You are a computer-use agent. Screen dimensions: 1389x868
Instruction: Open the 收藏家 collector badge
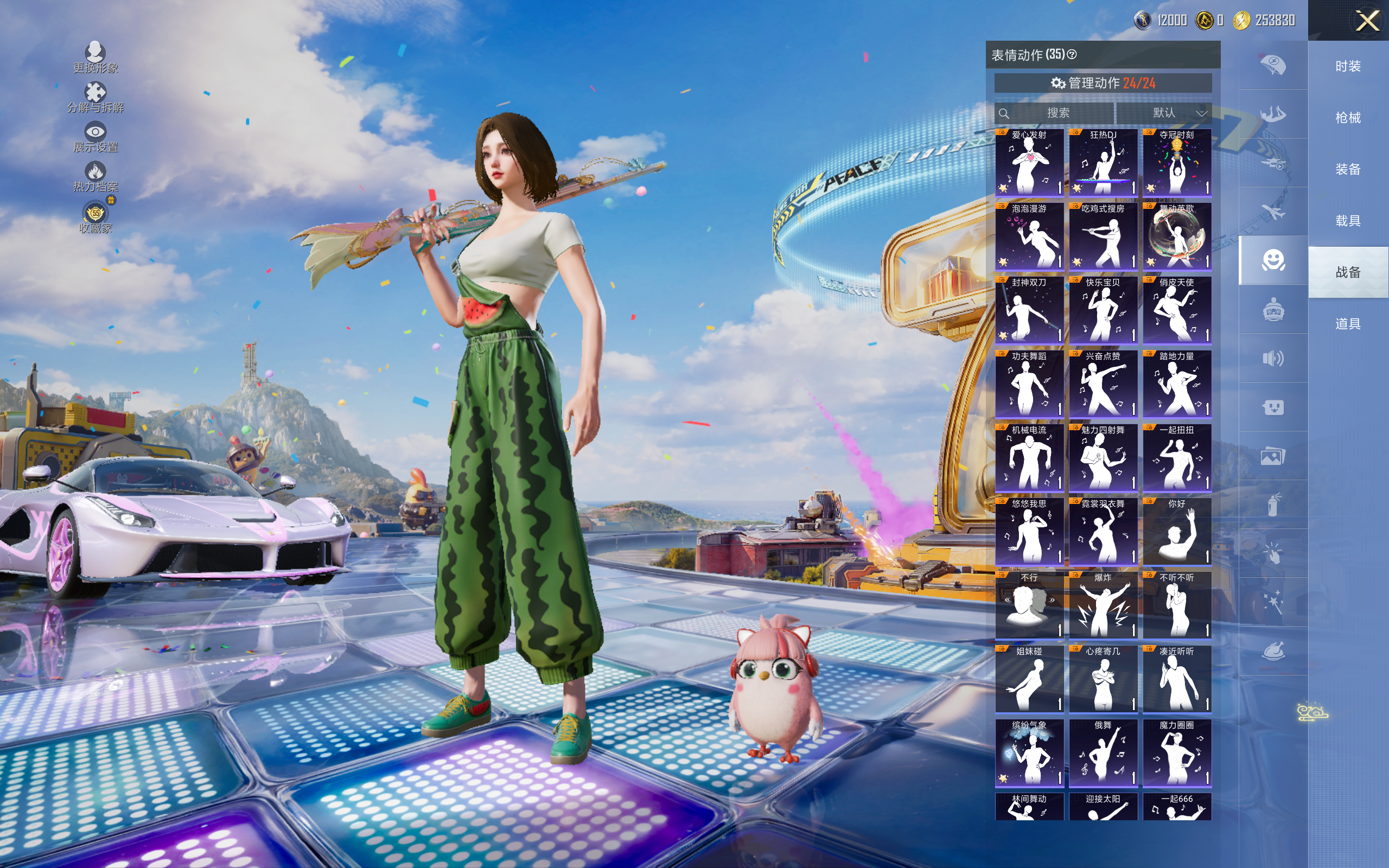pos(95,217)
